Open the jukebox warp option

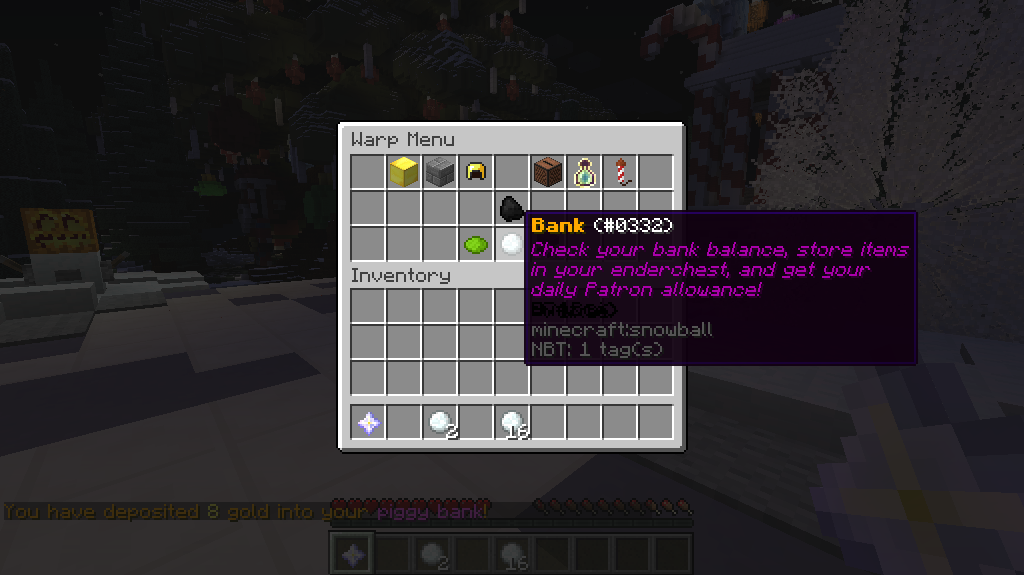point(547,172)
